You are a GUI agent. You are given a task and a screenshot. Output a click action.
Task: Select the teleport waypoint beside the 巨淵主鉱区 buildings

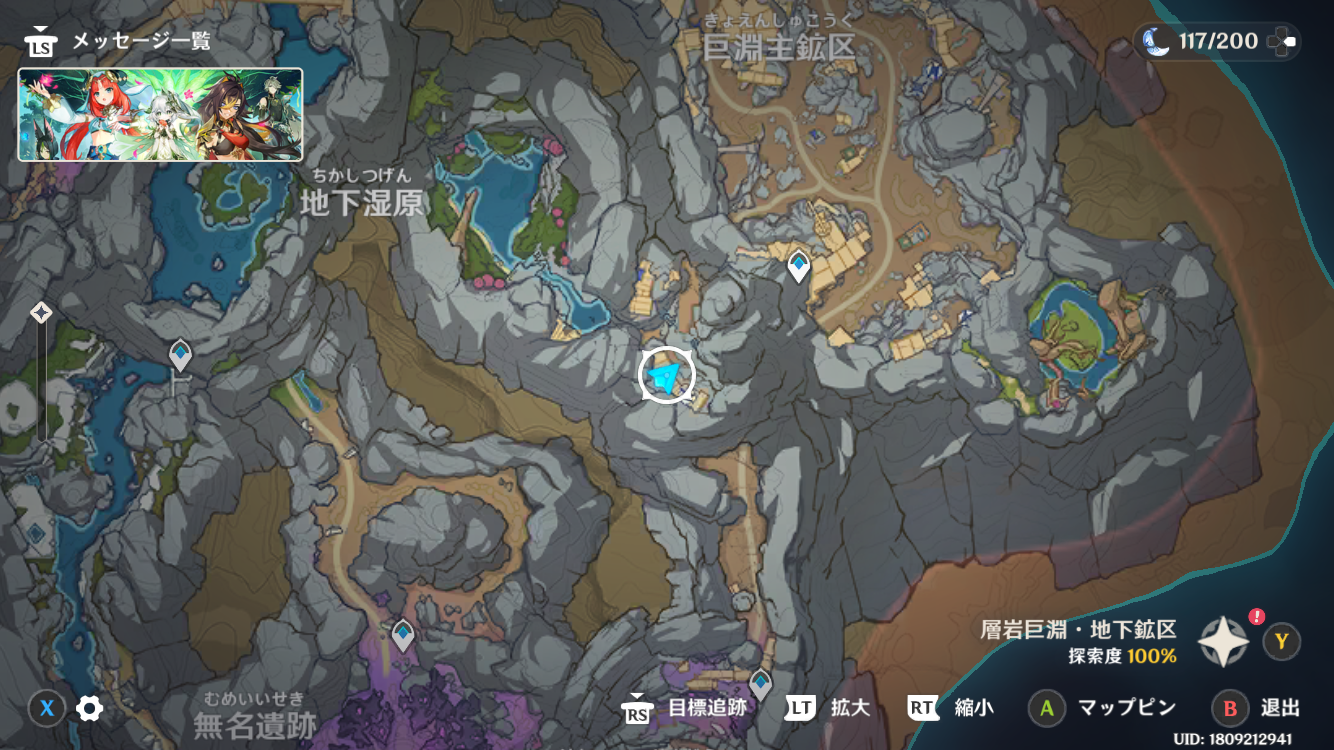coord(798,266)
